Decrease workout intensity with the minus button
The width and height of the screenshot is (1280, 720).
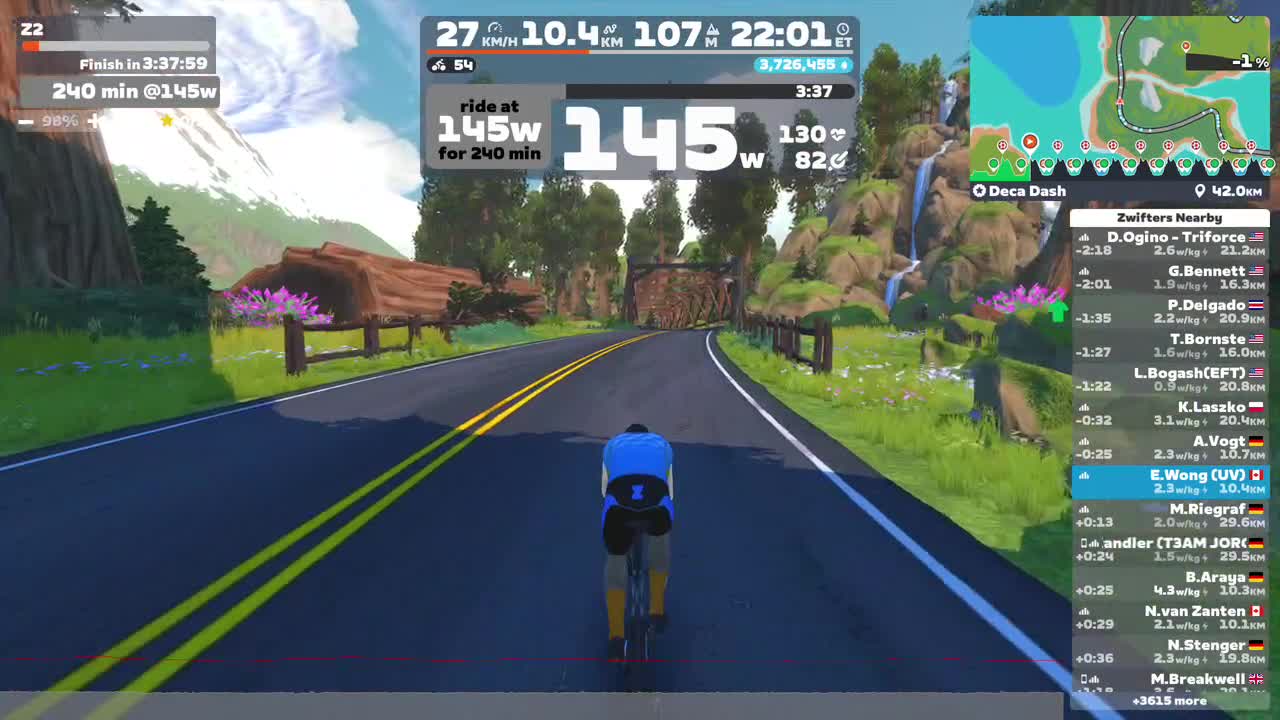tap(26, 121)
